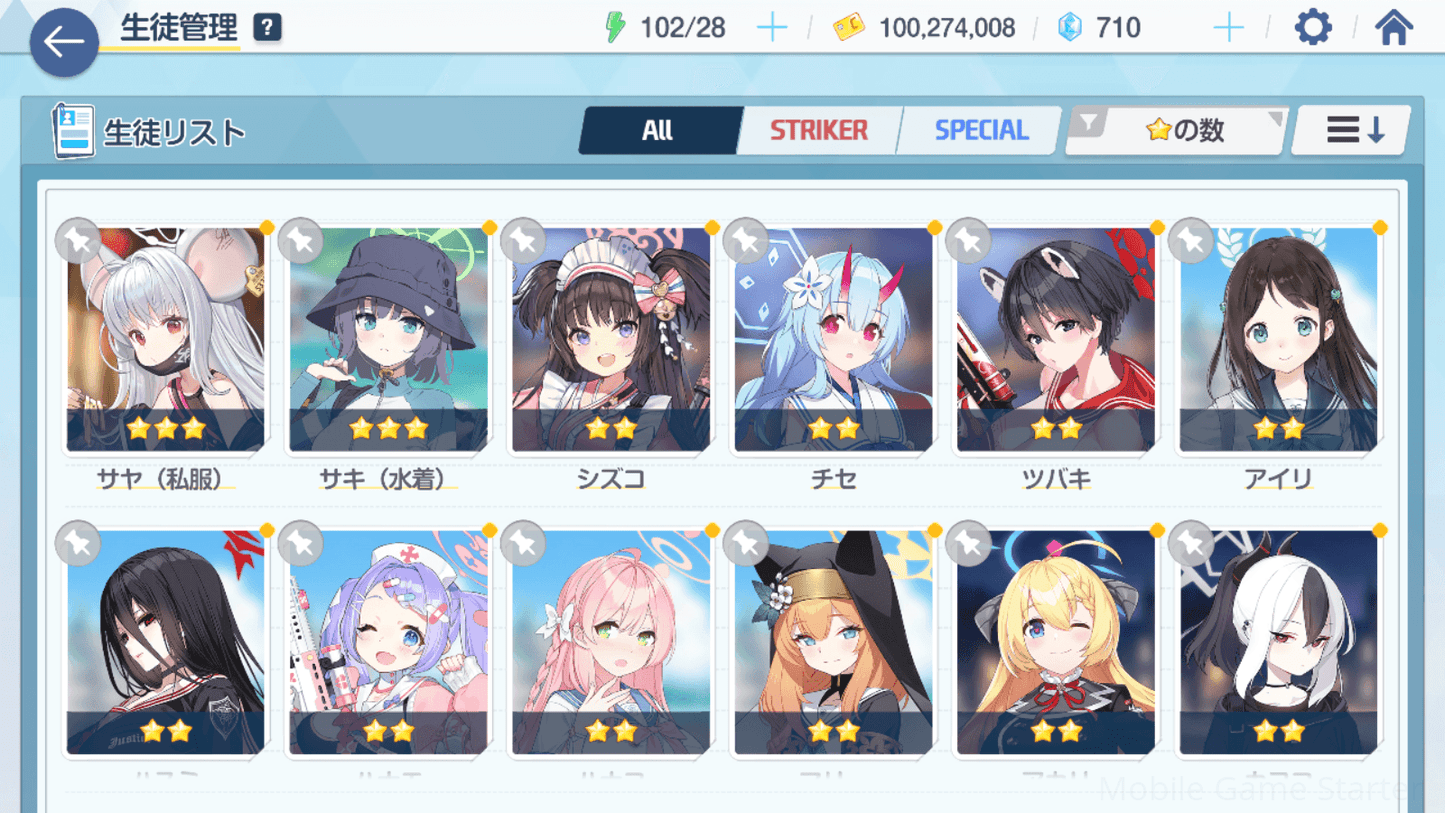The width and height of the screenshot is (1445, 813).
Task: Go back with the arrow button
Action: pyautogui.click(x=64, y=42)
